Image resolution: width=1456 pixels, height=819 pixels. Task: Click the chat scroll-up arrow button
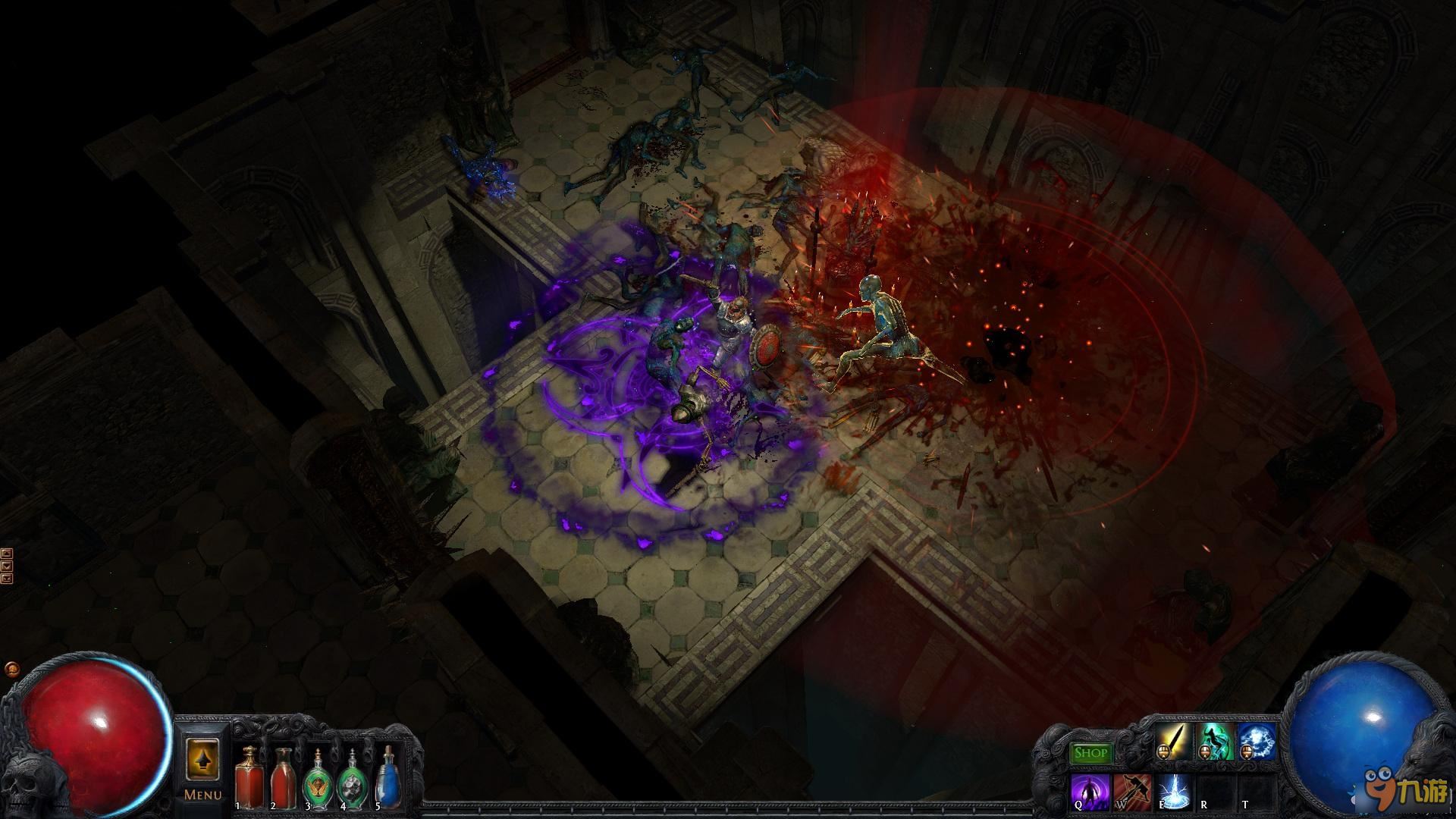click(x=7, y=553)
